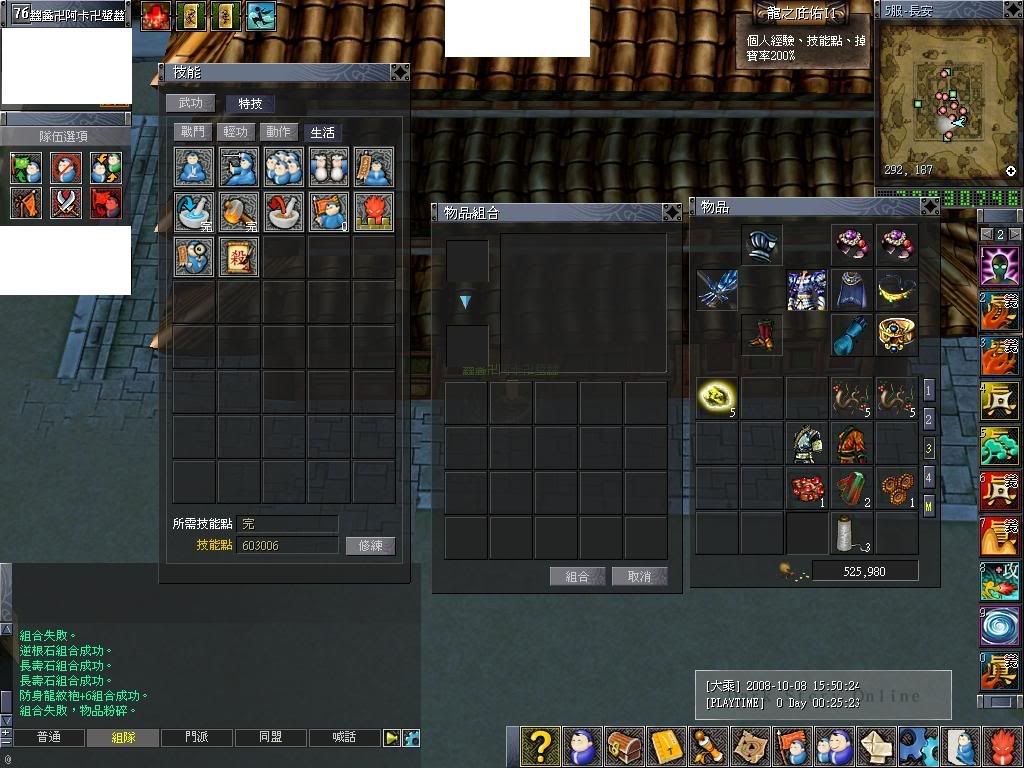Pick the white thread spool item

(x=852, y=533)
